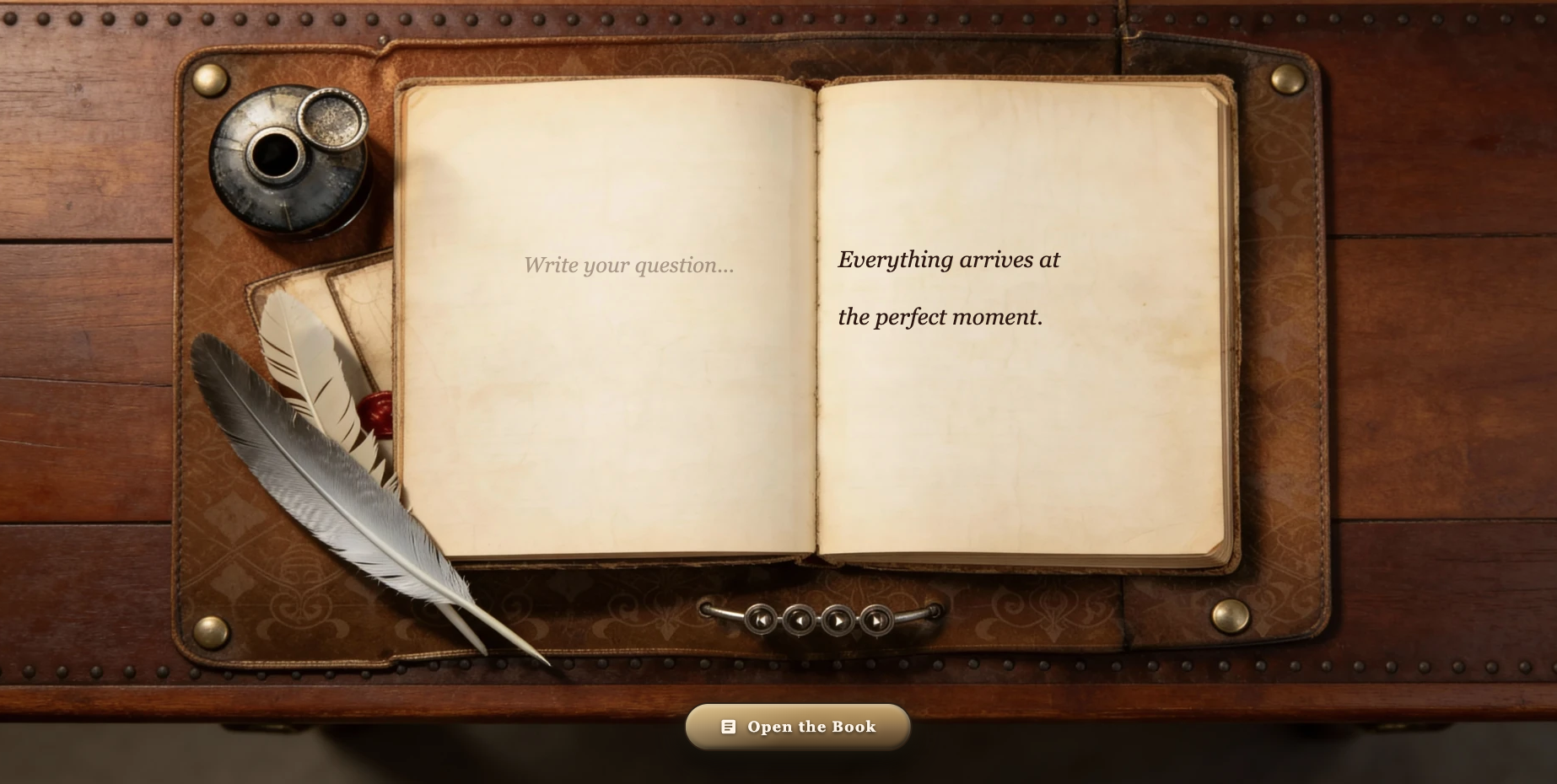Focus the "Write your question..." field
The width and height of the screenshot is (1557, 784).
coord(628,266)
